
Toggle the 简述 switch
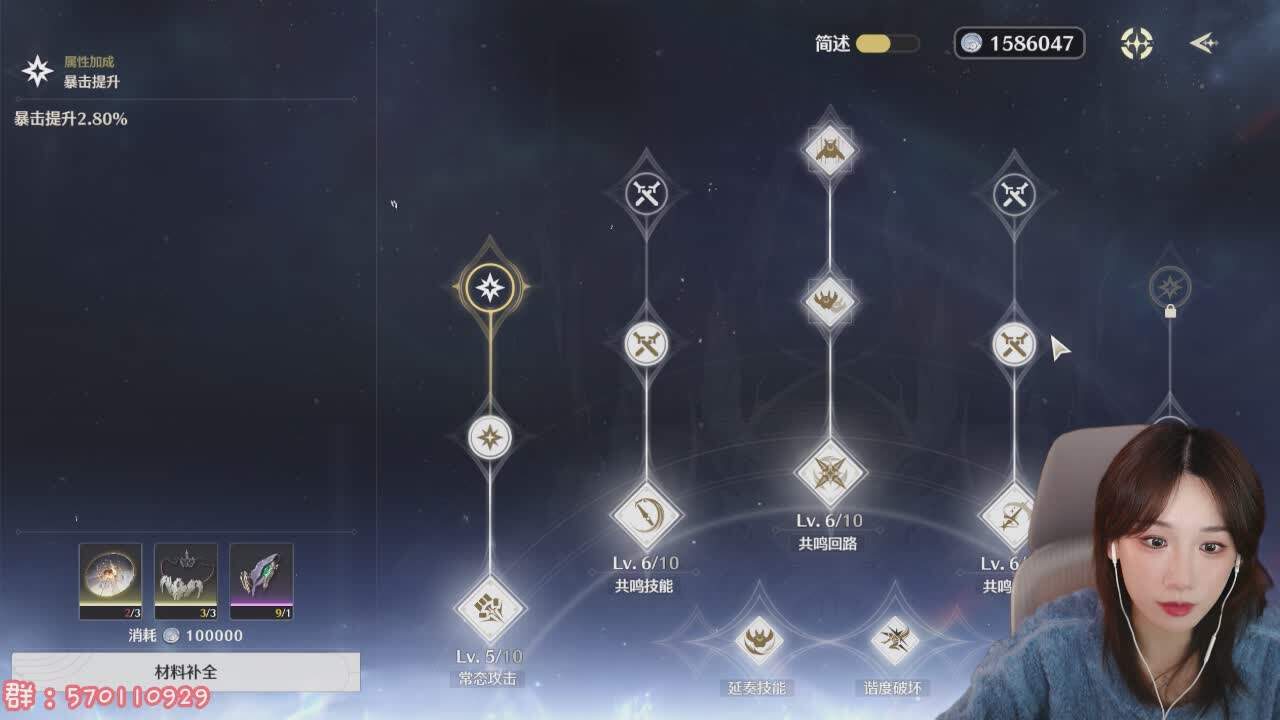[887, 44]
